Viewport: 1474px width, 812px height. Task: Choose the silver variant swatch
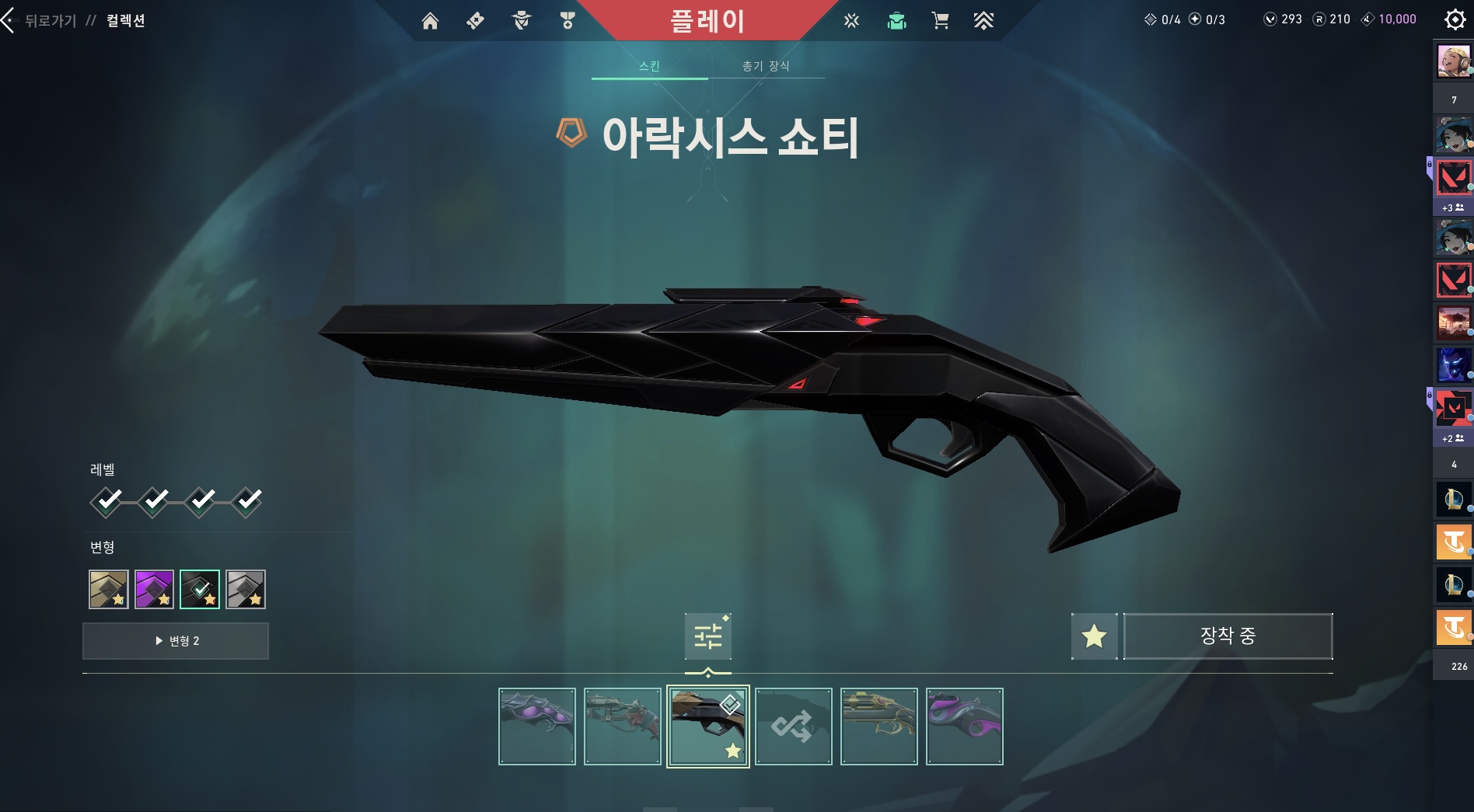tap(246, 589)
